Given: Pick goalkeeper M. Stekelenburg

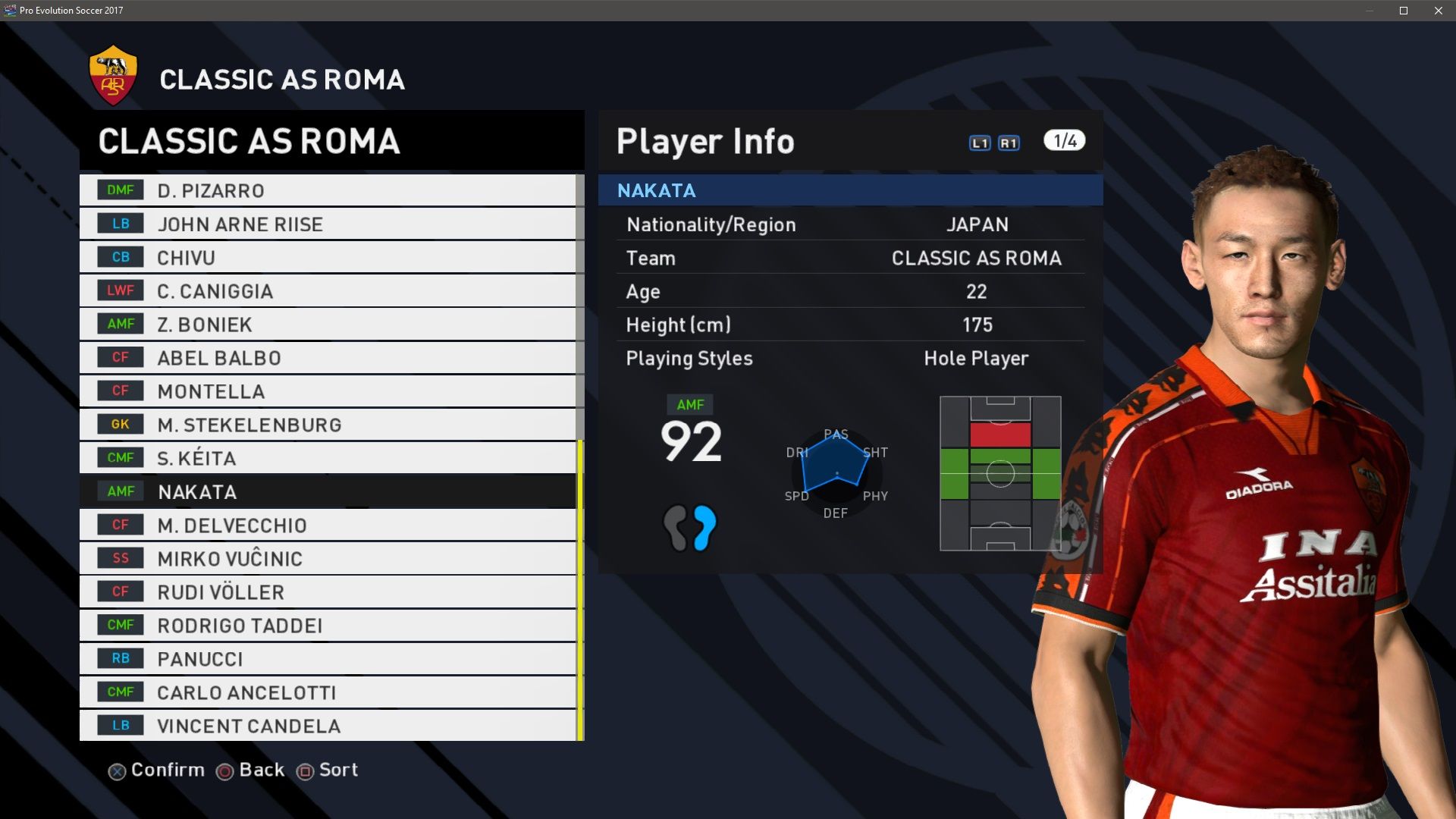Looking at the screenshot, I should 328,424.
